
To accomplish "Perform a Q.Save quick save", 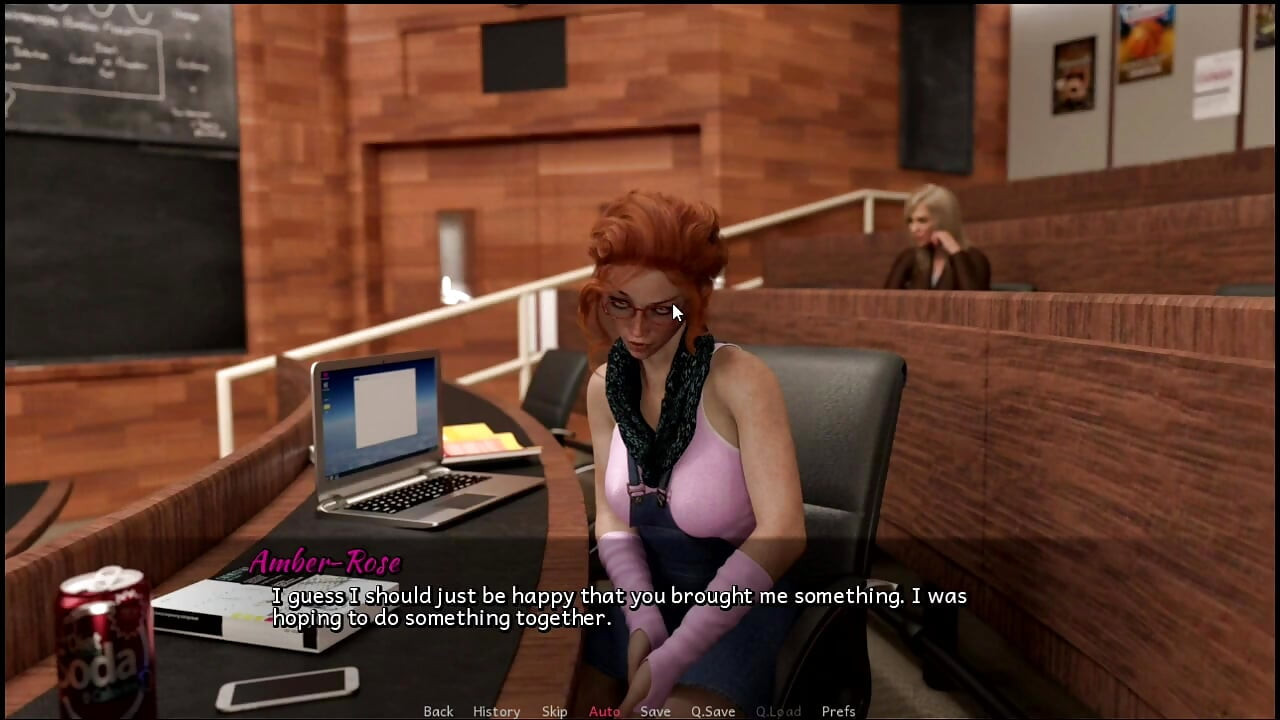I will 712,711.
